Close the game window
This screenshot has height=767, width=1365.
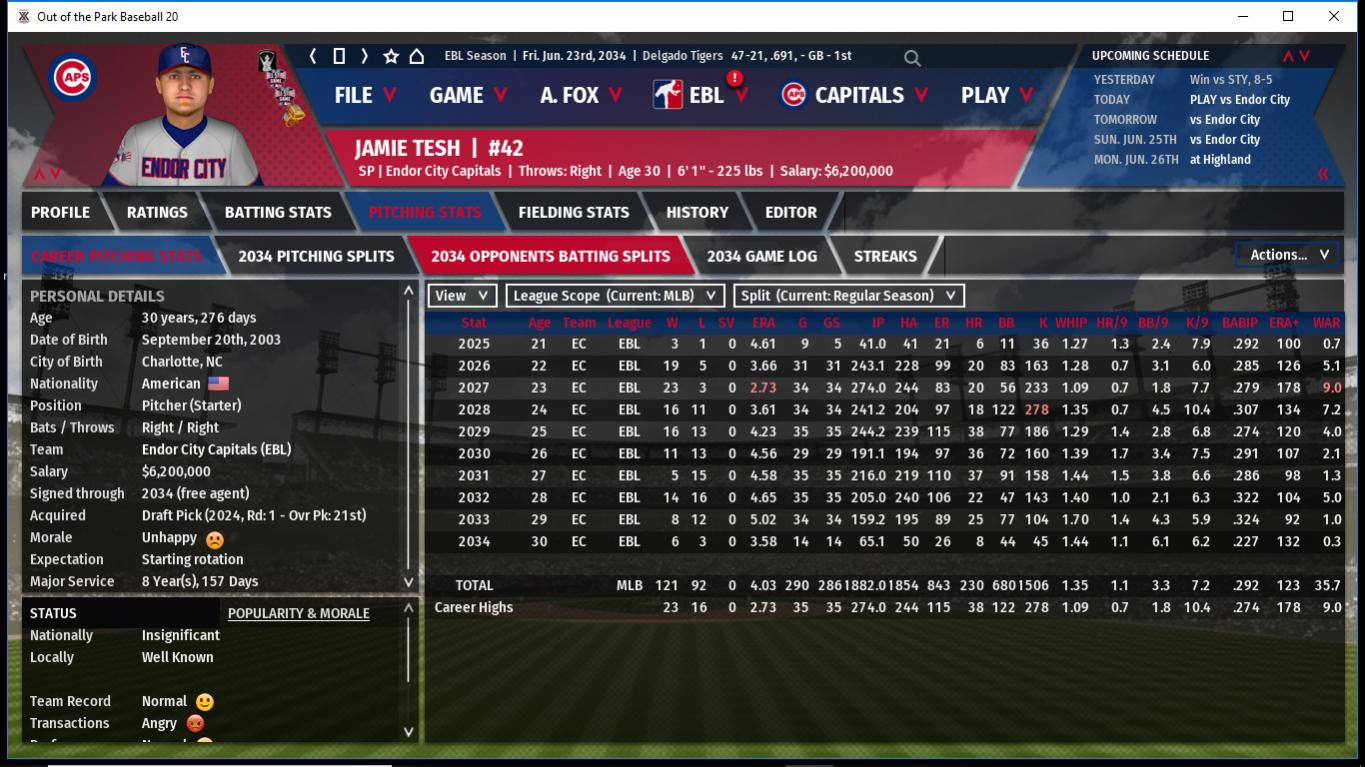coord(1333,16)
